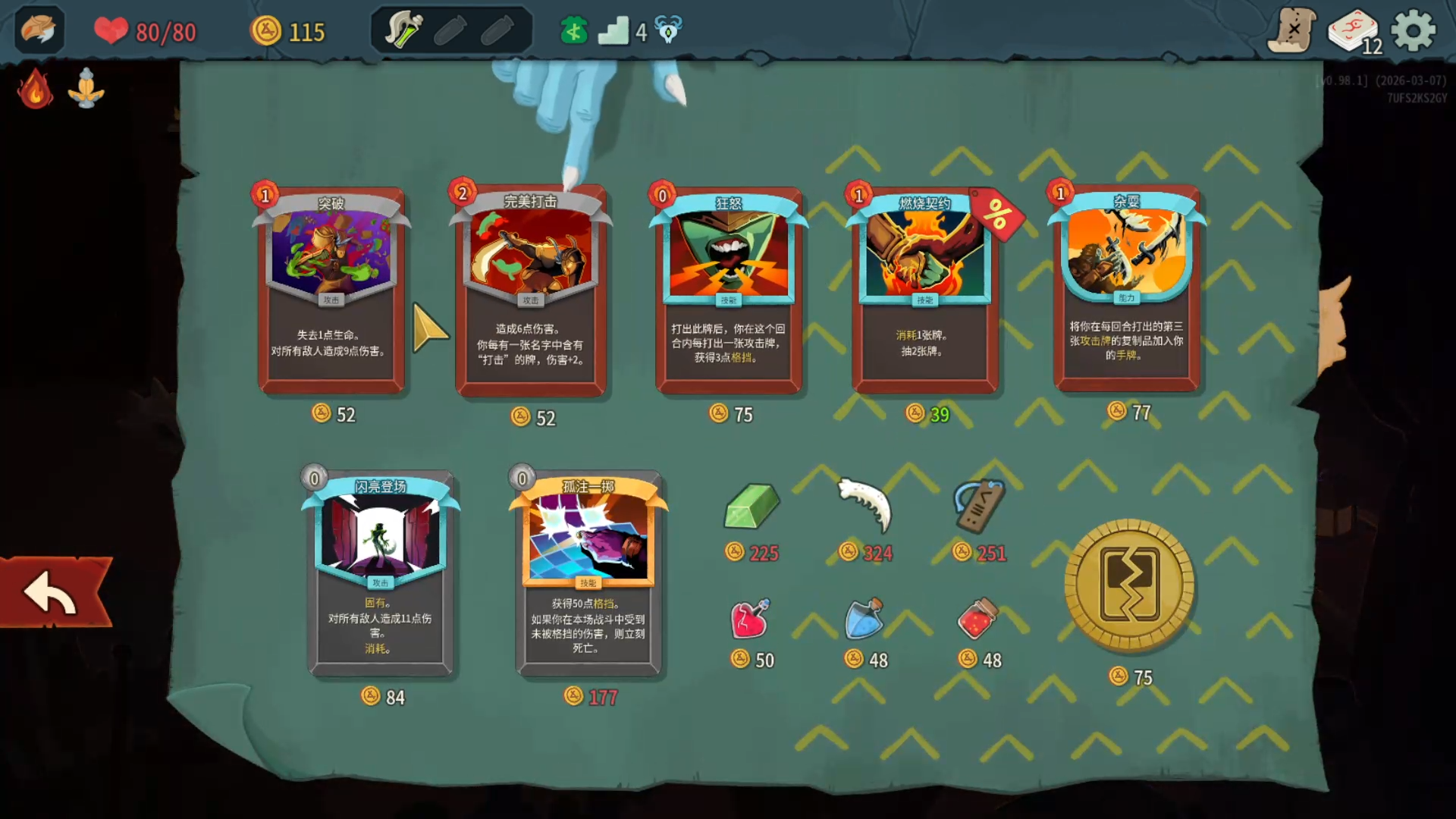Viewport: 1456px width, 819px height.
Task: Select the green potion in belt slot
Action: coord(403,31)
